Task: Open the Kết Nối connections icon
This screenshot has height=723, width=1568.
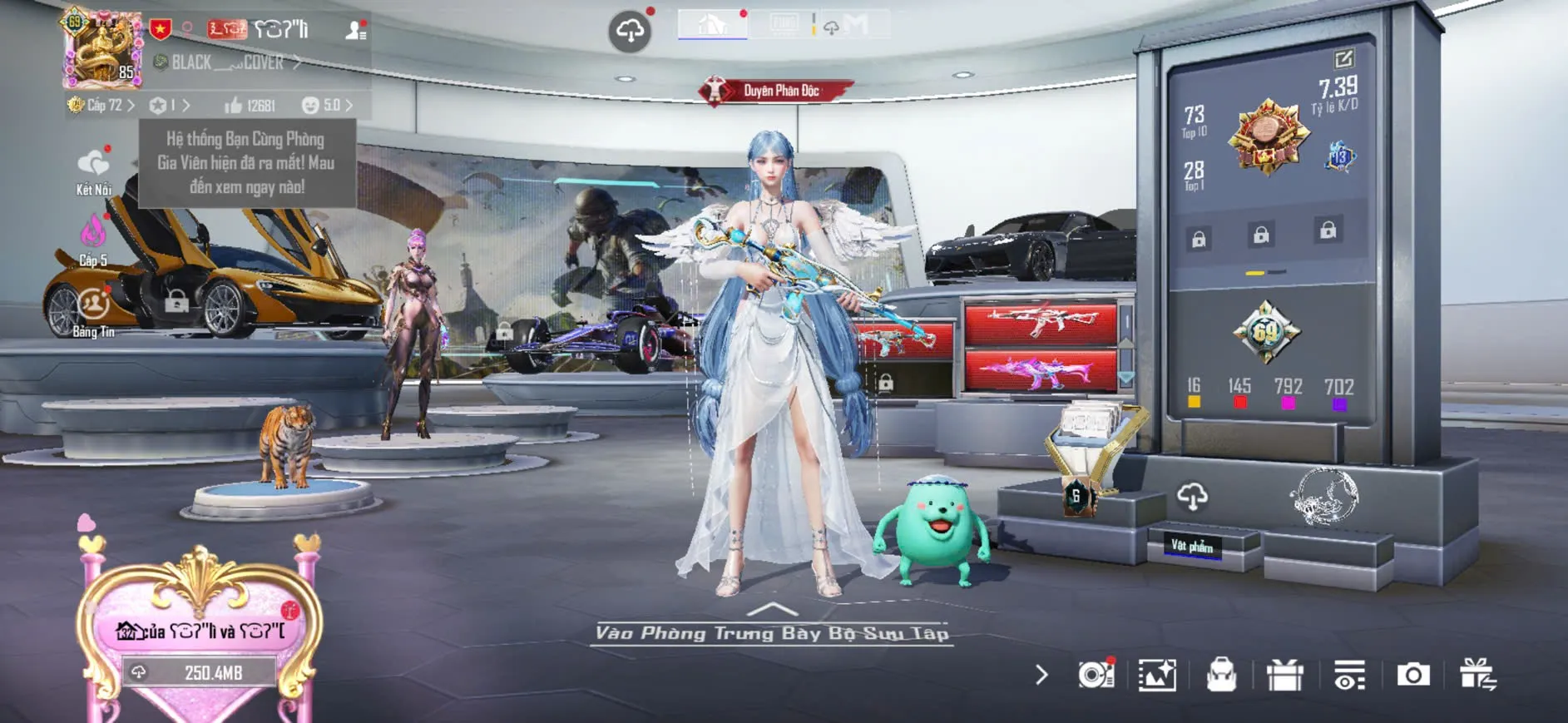Action: [x=93, y=171]
